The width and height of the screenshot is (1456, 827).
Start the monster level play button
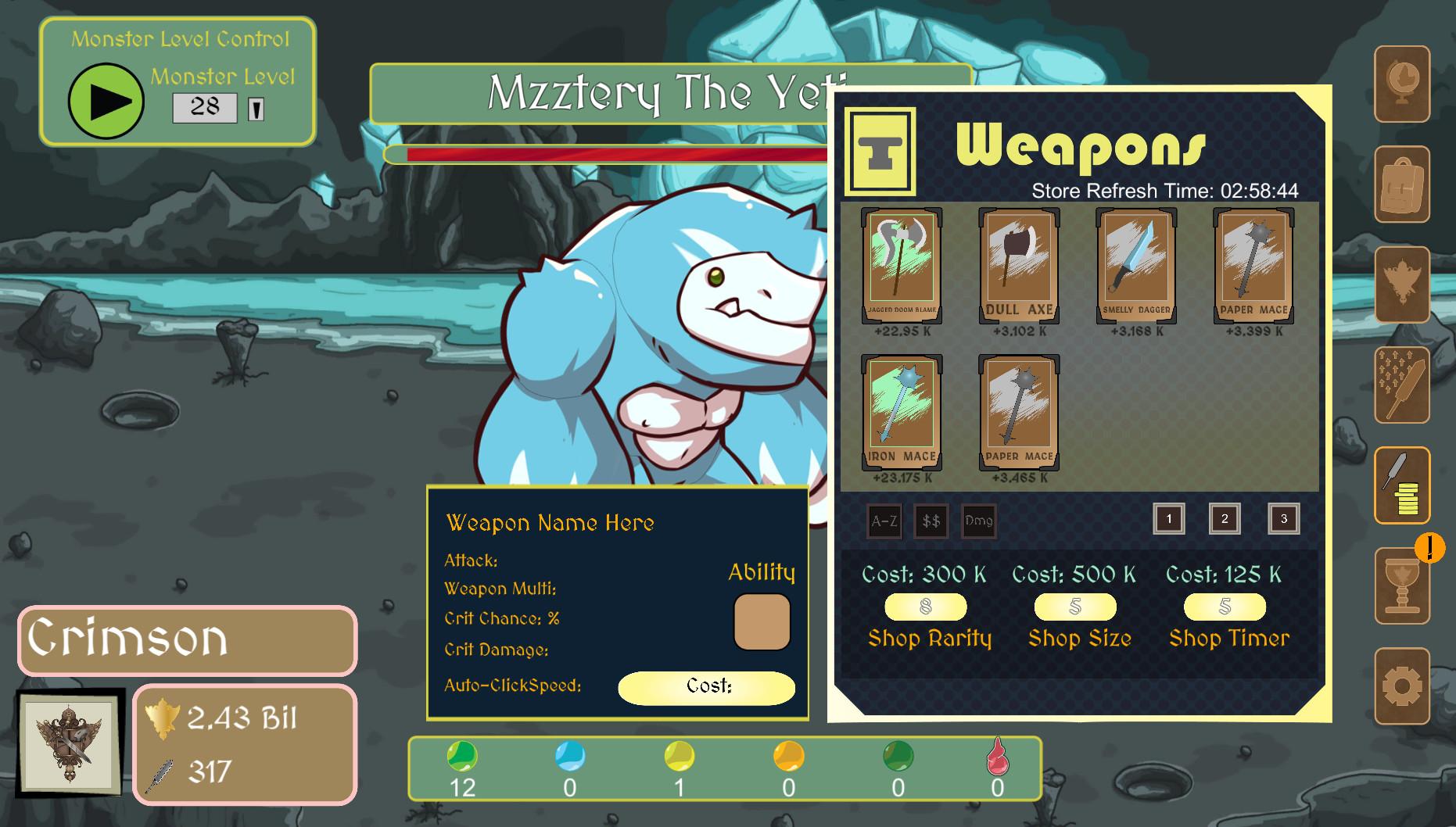tap(106, 102)
